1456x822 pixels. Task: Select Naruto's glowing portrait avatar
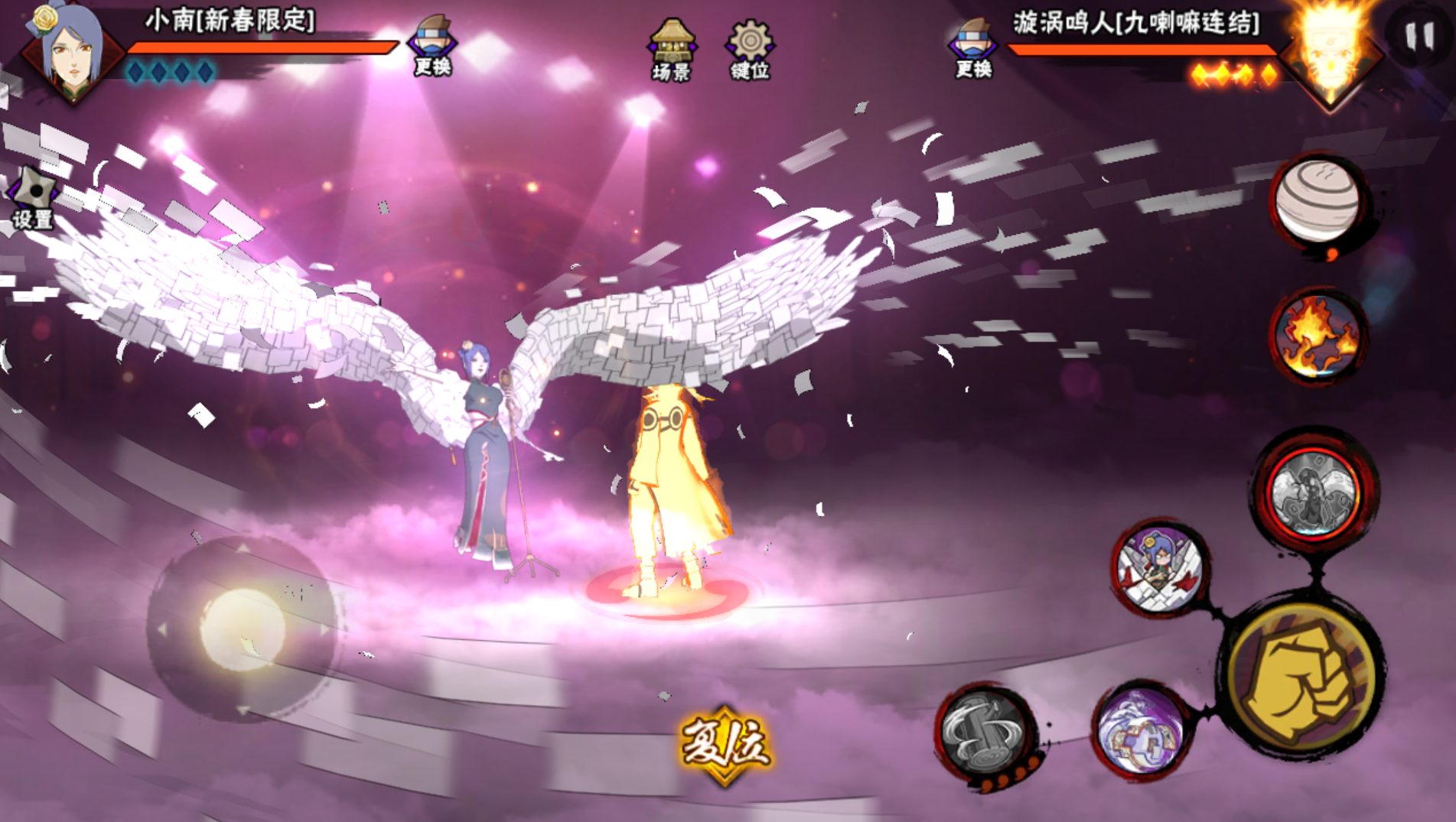(x=1331, y=54)
